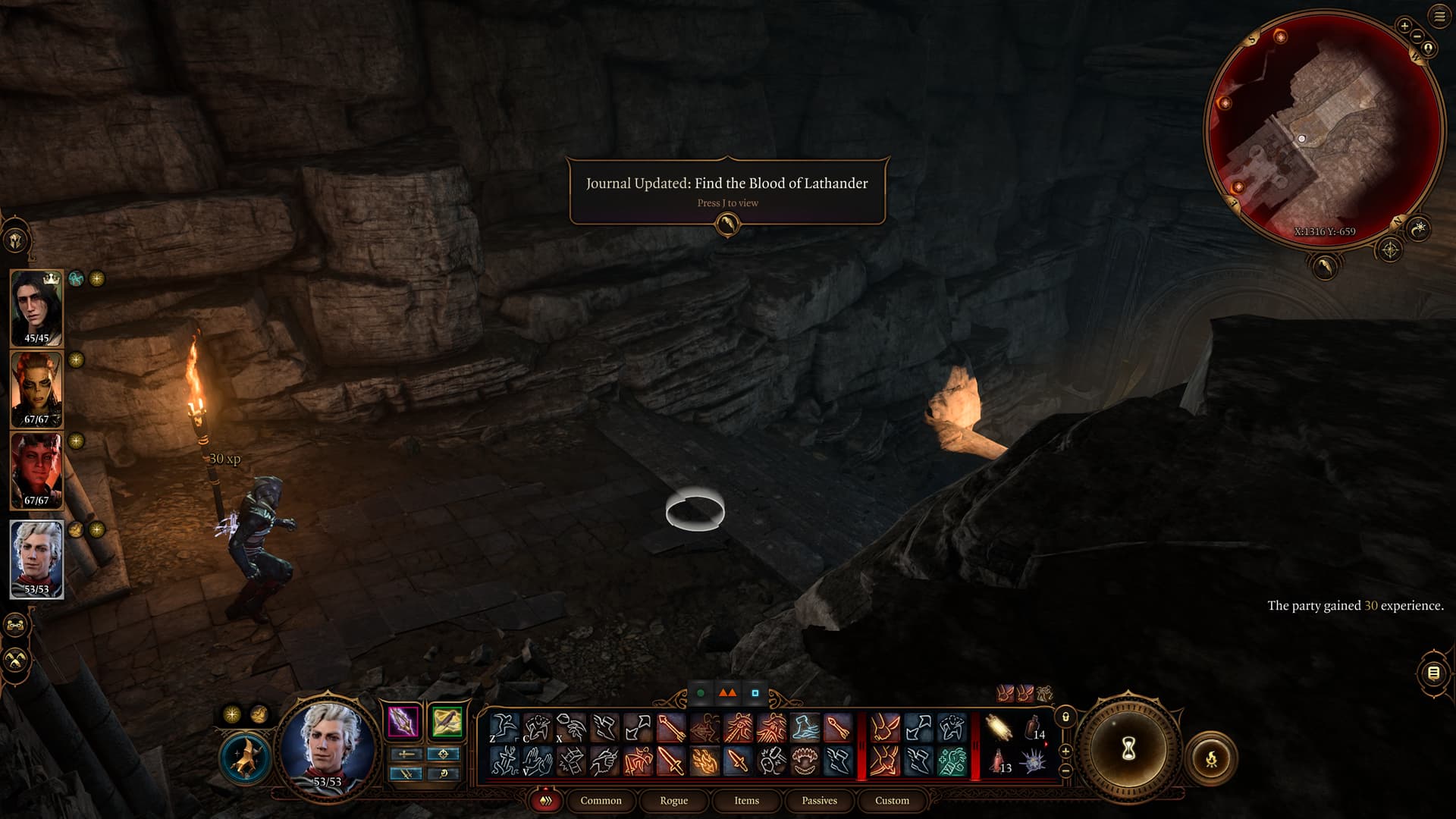Click the combat log scroll button
1456x819 pixels.
(x=1433, y=673)
